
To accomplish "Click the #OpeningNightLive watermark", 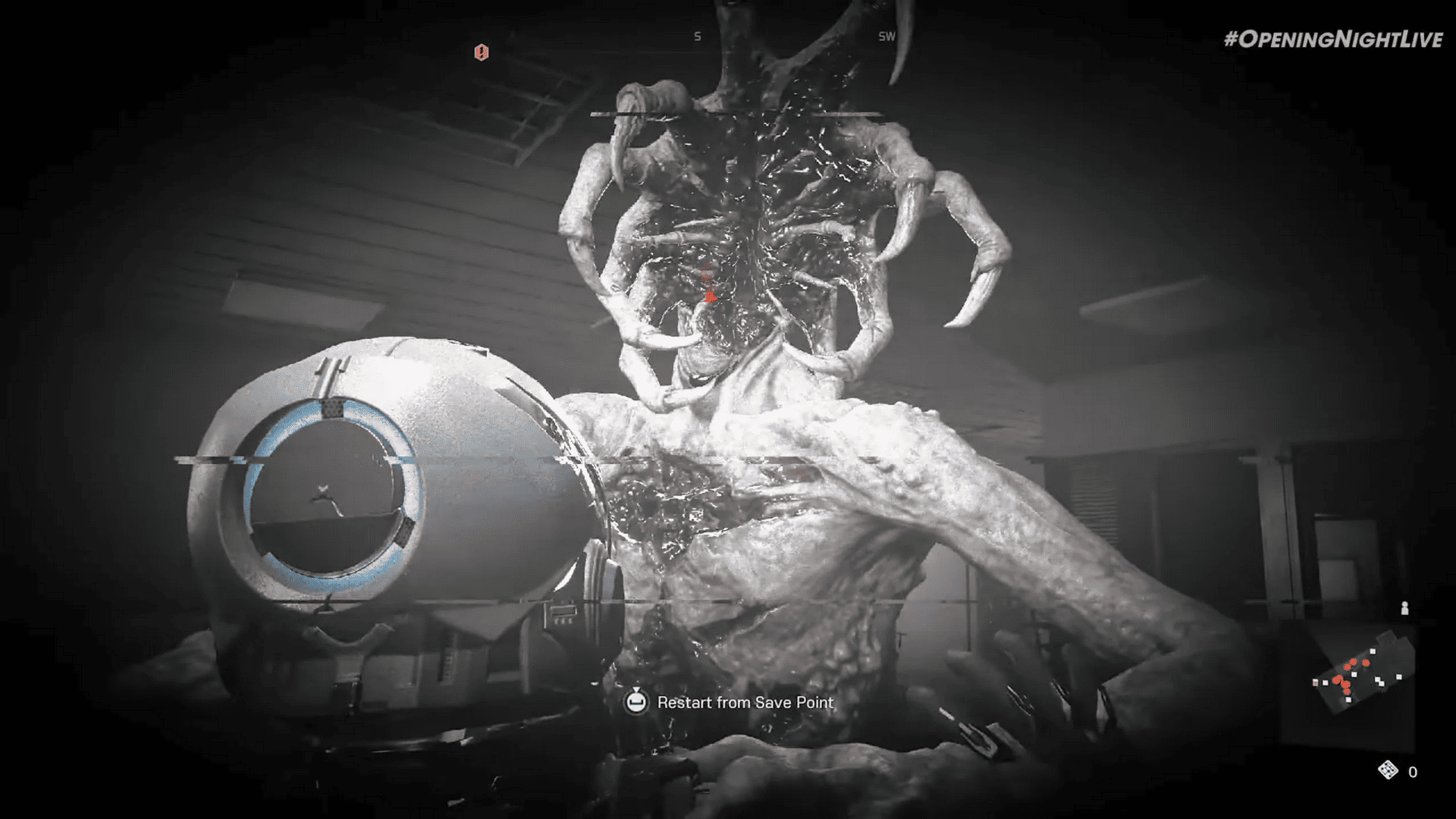I will 1333,40.
